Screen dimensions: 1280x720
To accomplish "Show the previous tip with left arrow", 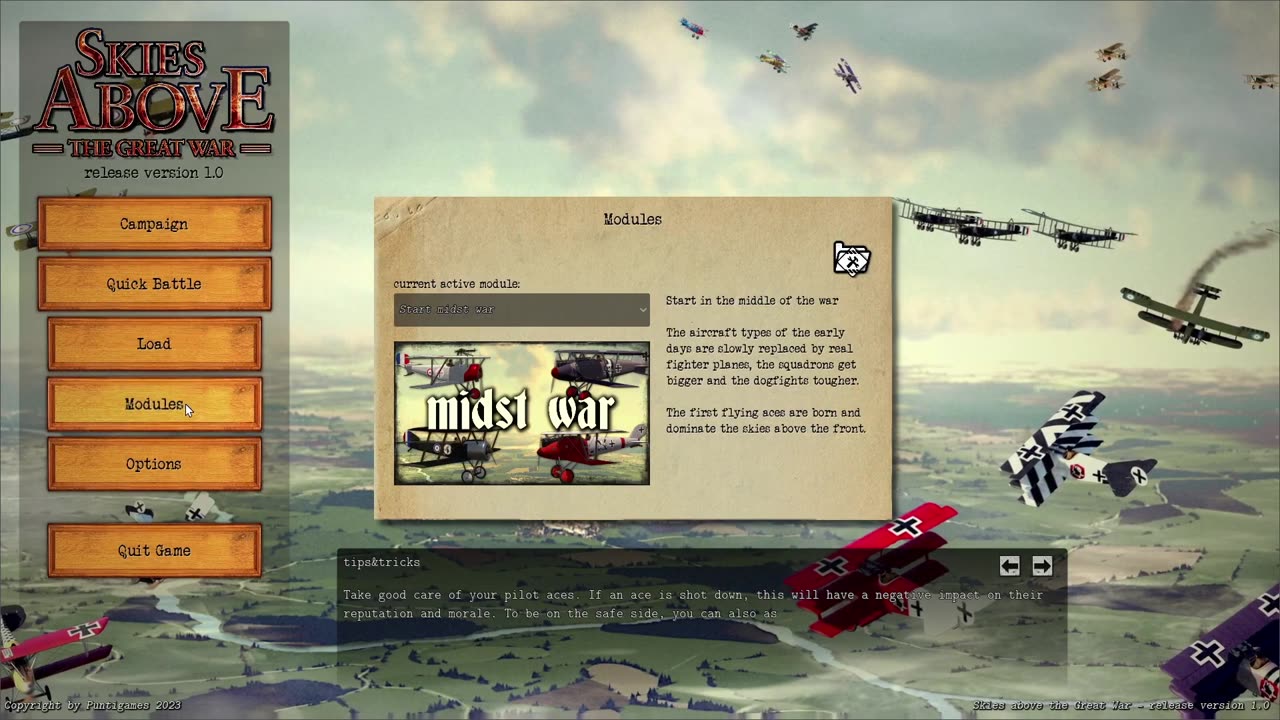I will tap(1009, 566).
